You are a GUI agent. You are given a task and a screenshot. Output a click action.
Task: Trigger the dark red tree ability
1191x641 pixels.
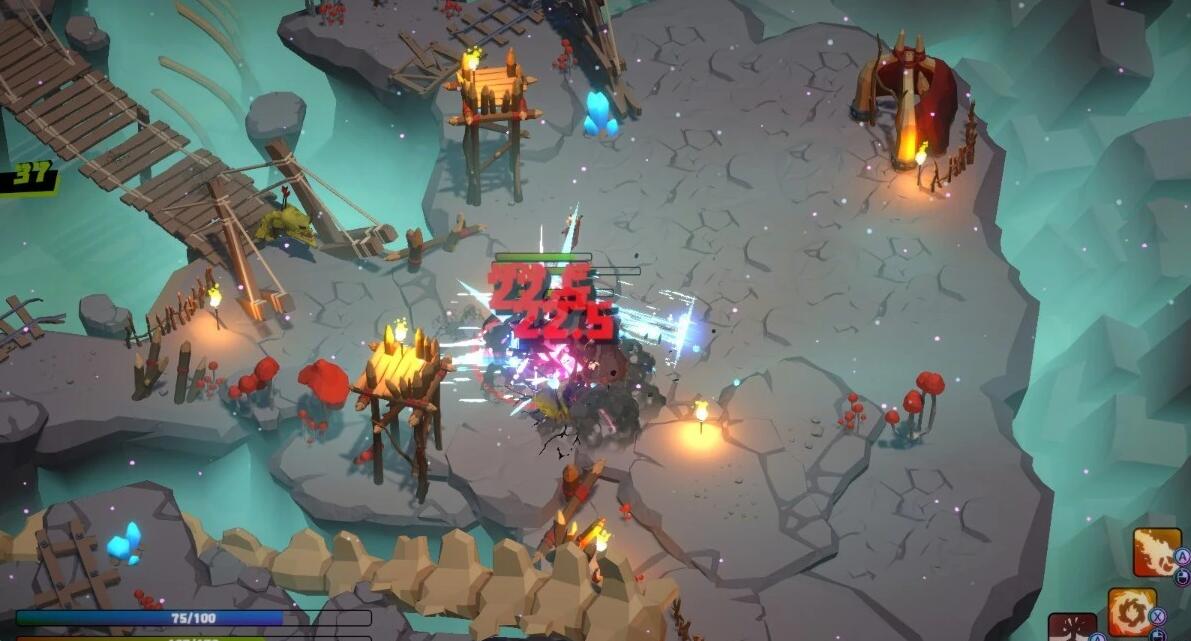pyautogui.click(x=1071, y=629)
